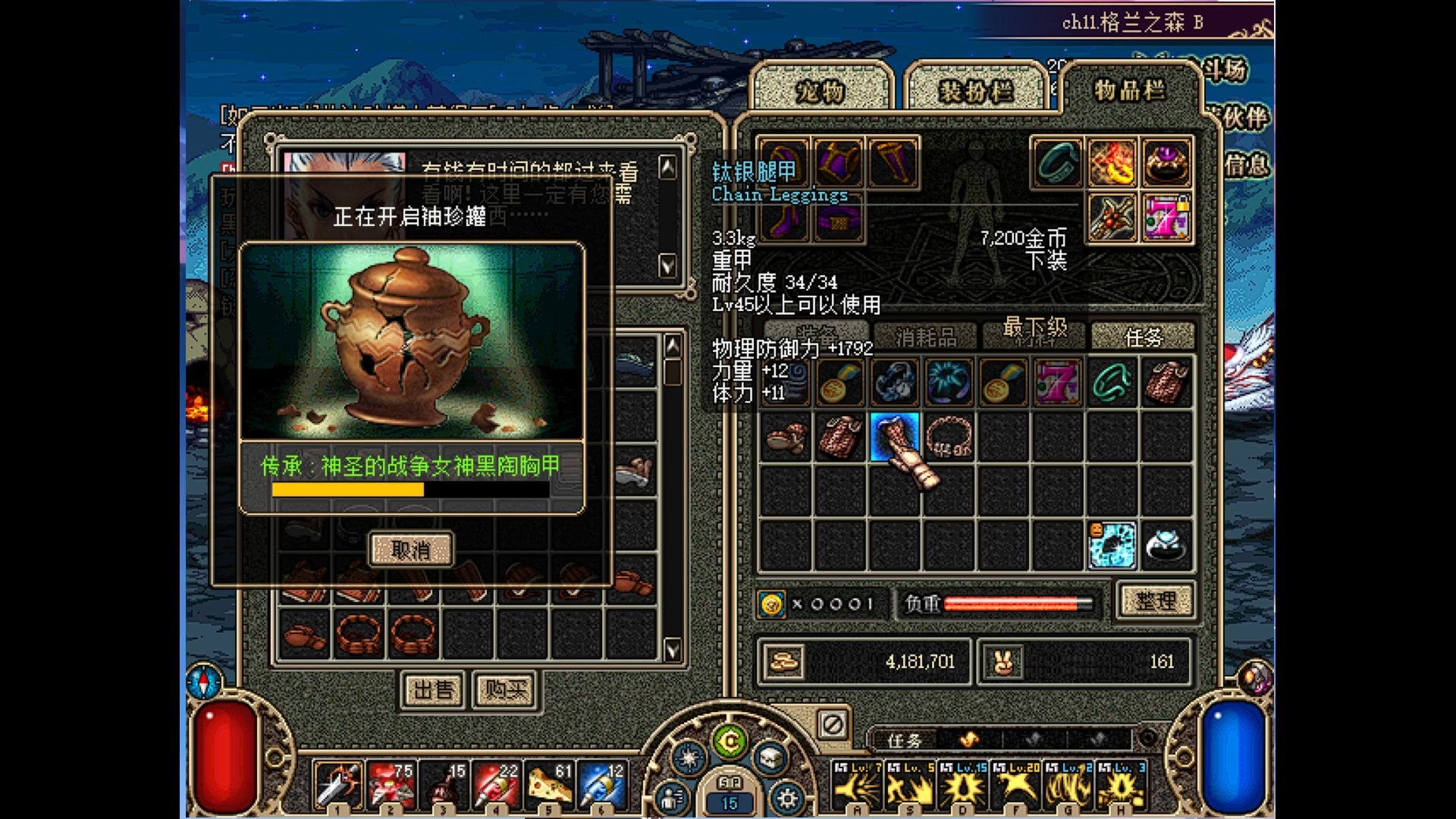This screenshot has height=819, width=1456.
Task: Use the sword skill in hotbar slot one
Action: point(338,786)
